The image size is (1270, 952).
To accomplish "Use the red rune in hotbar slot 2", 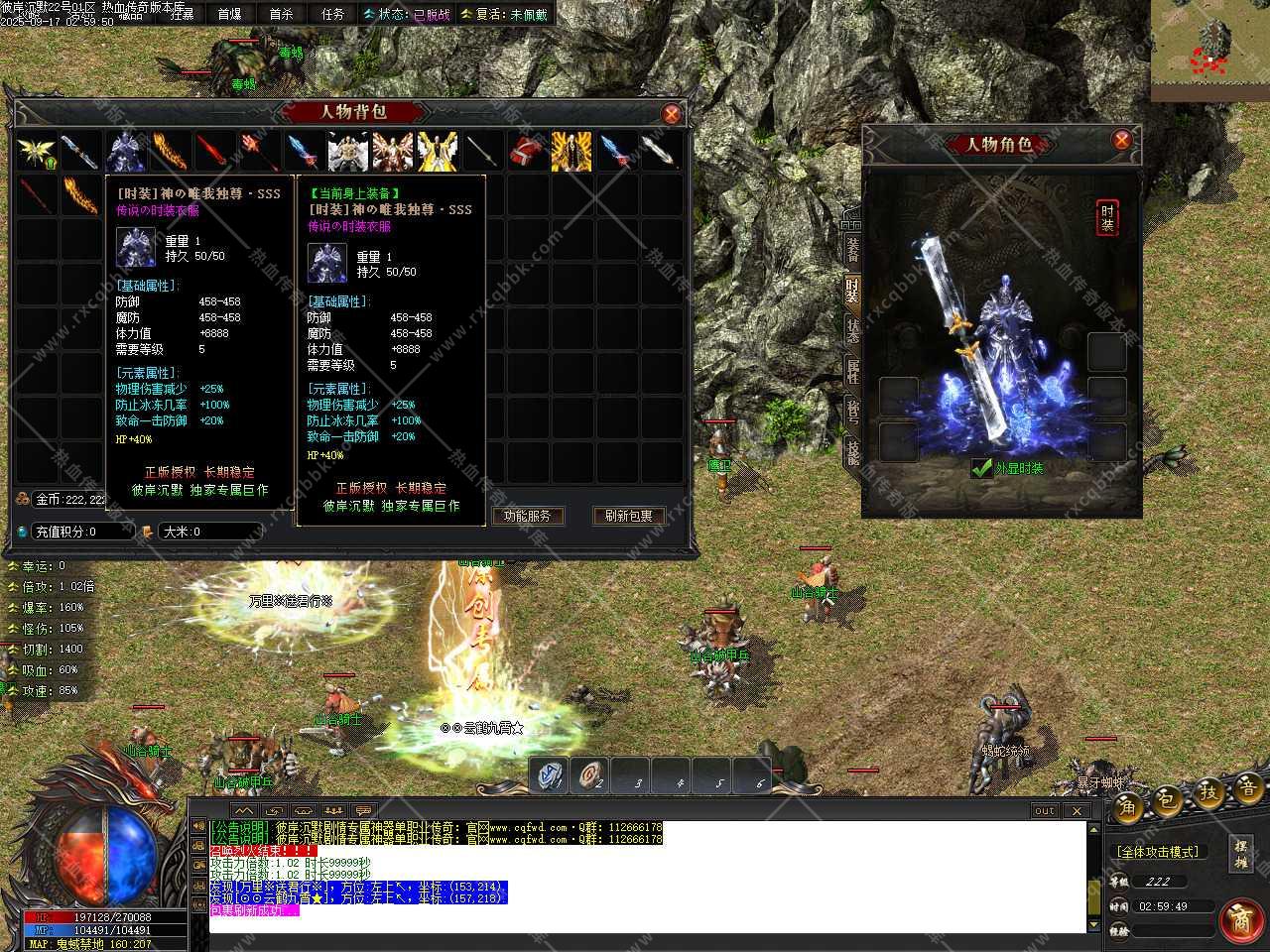I will point(591,775).
